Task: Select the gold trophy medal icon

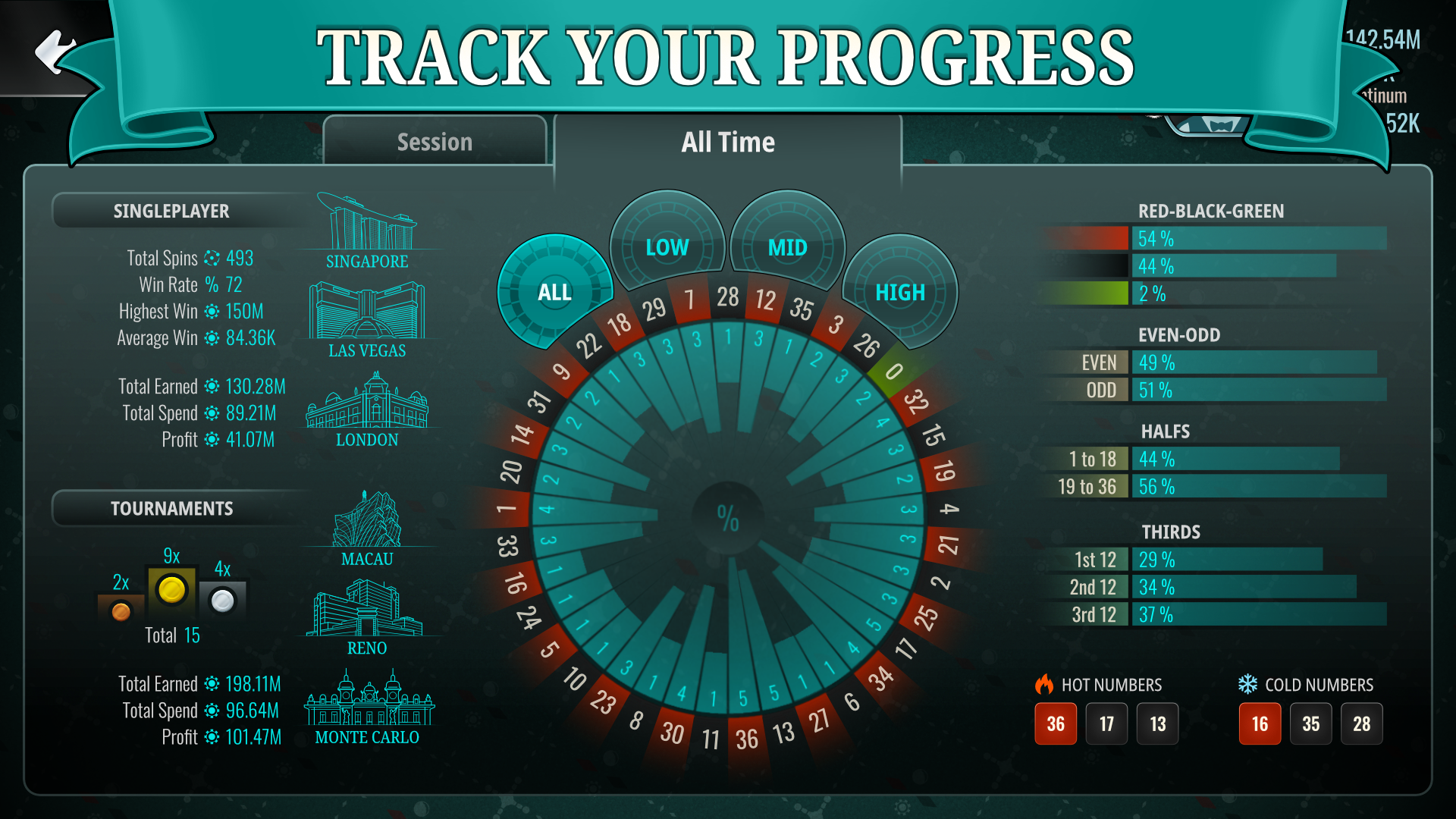Action: click(x=172, y=589)
